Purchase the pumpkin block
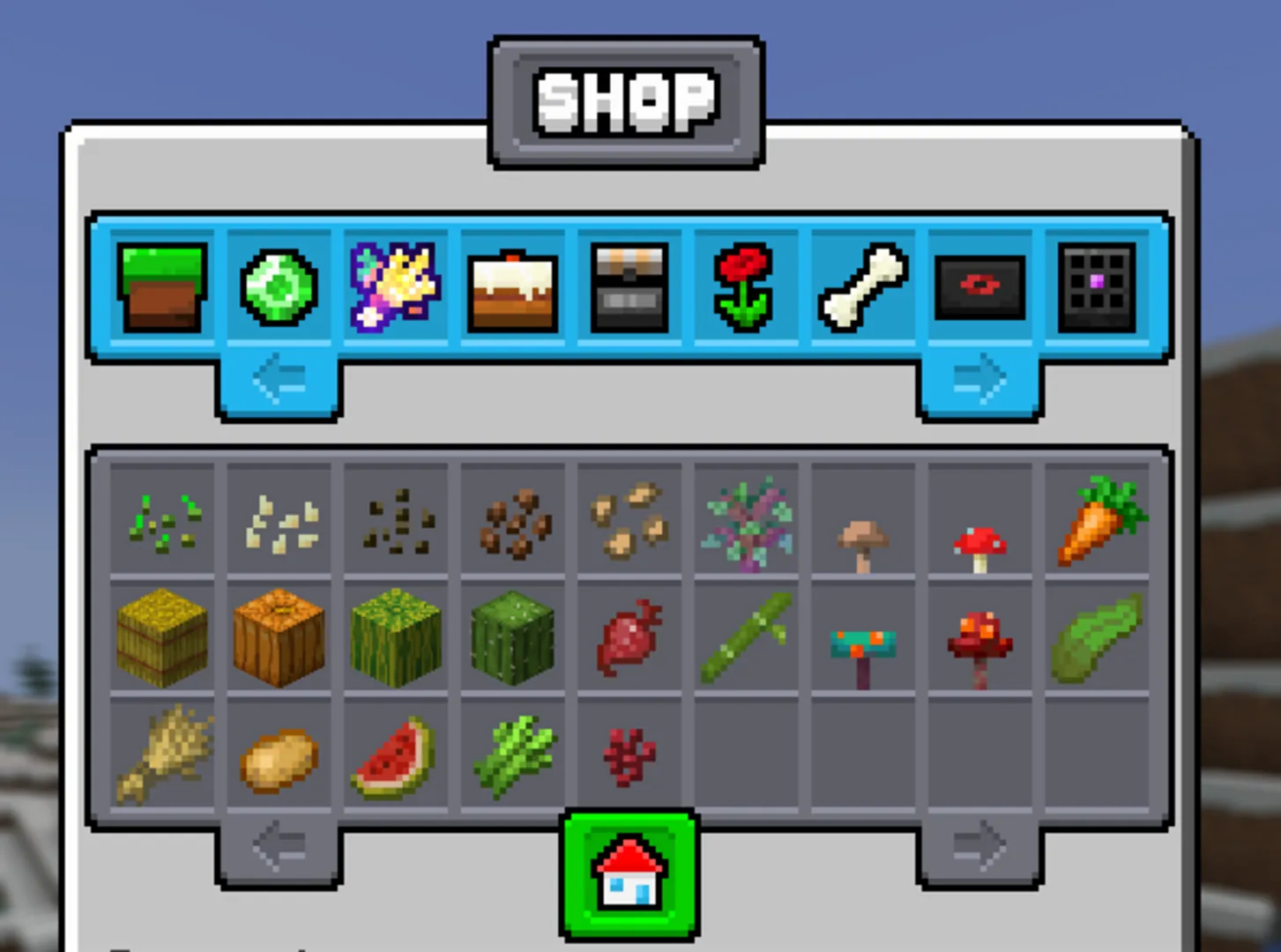Screen dimensions: 1281x952 coord(279,637)
